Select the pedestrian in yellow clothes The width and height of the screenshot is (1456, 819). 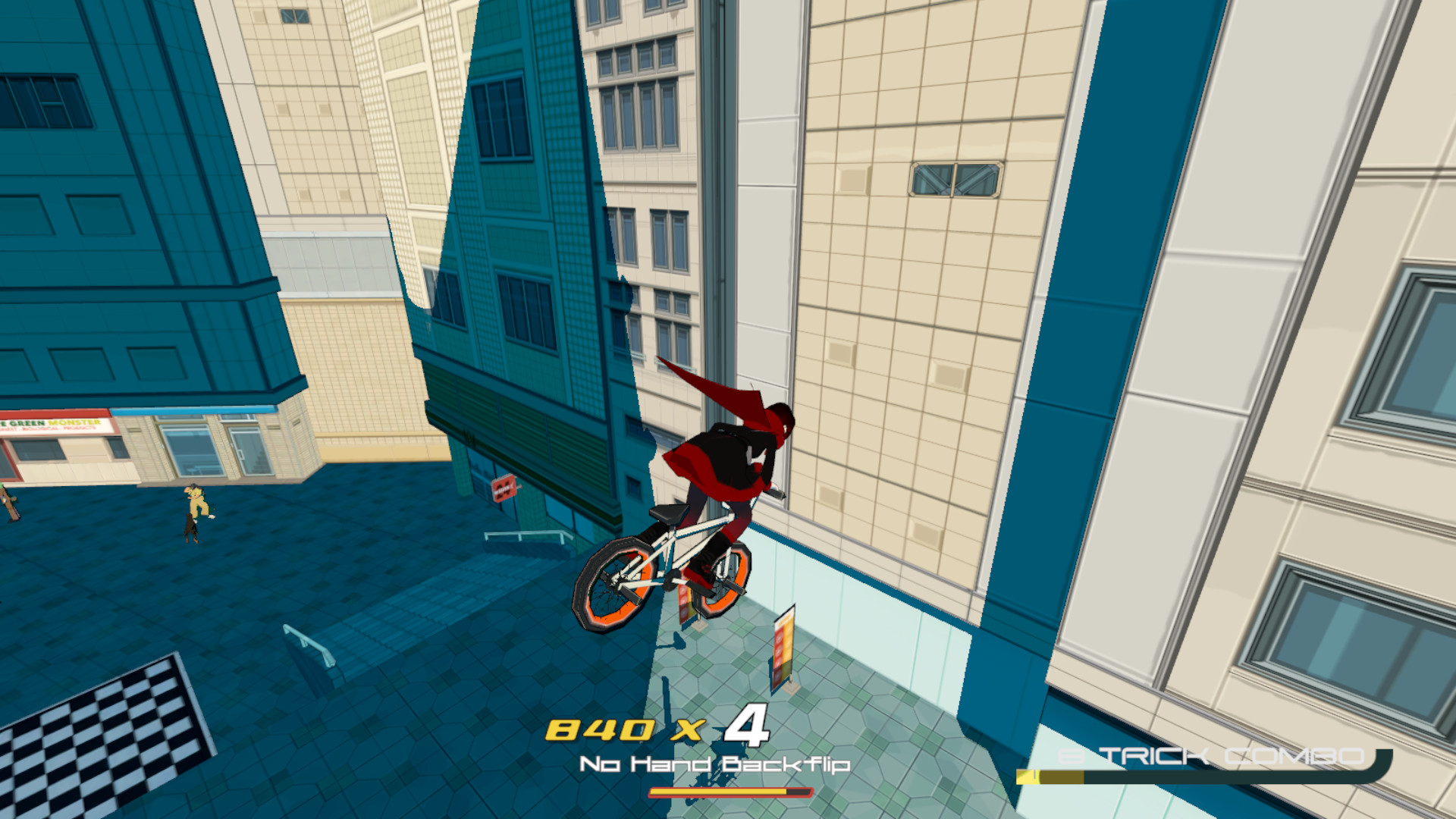(196, 497)
